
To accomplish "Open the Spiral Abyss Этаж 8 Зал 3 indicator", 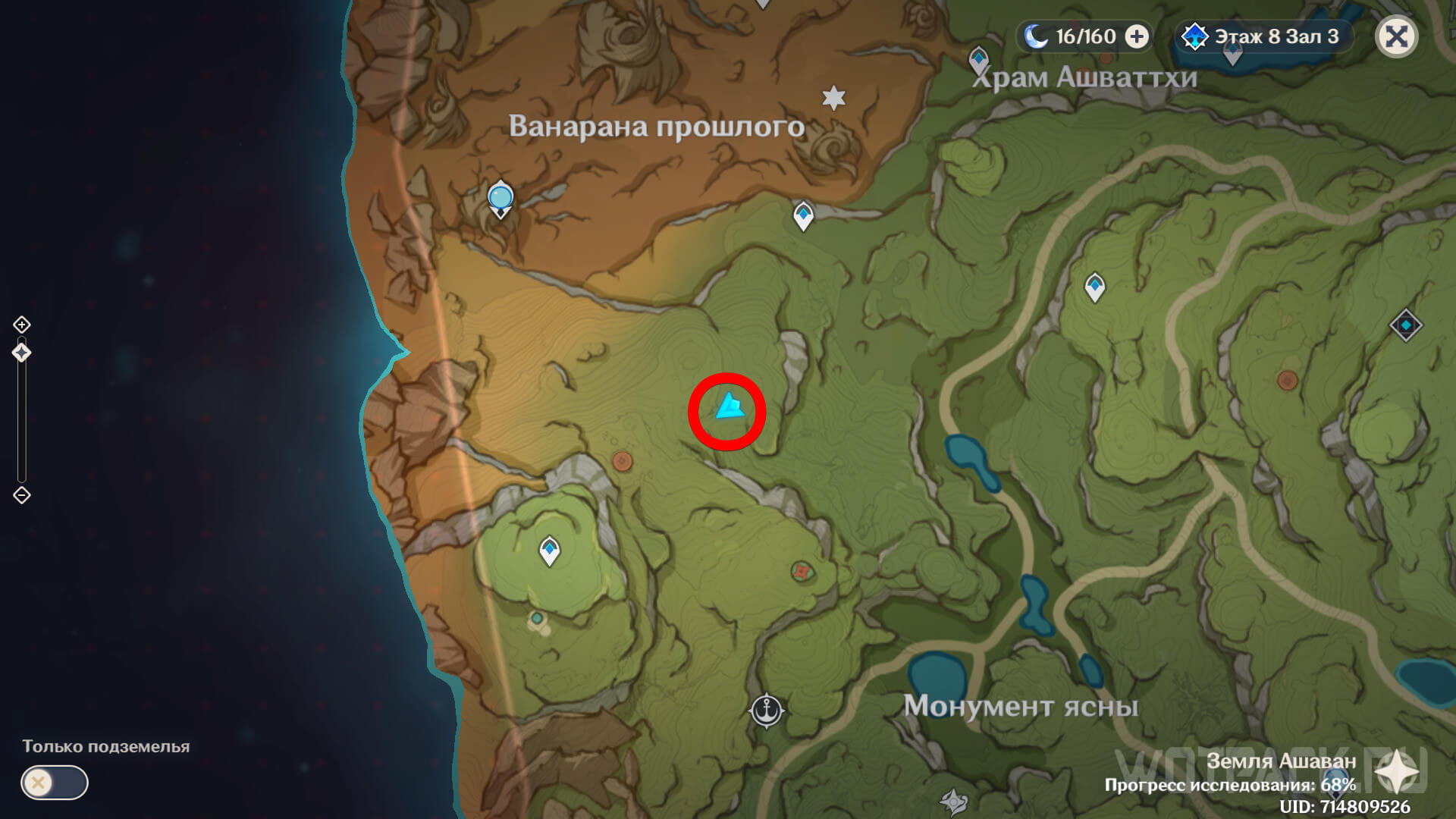I will tap(1263, 36).
